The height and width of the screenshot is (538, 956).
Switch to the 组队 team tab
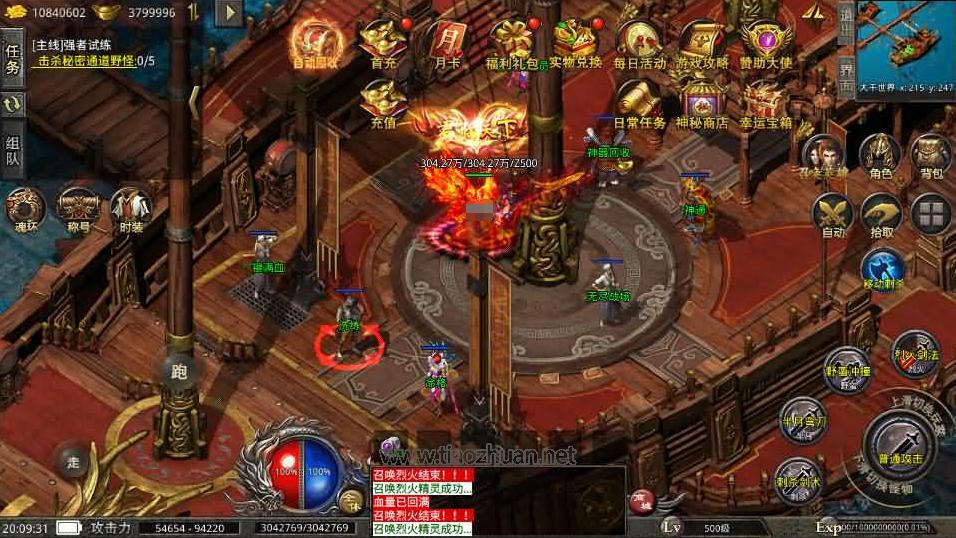[x=13, y=148]
